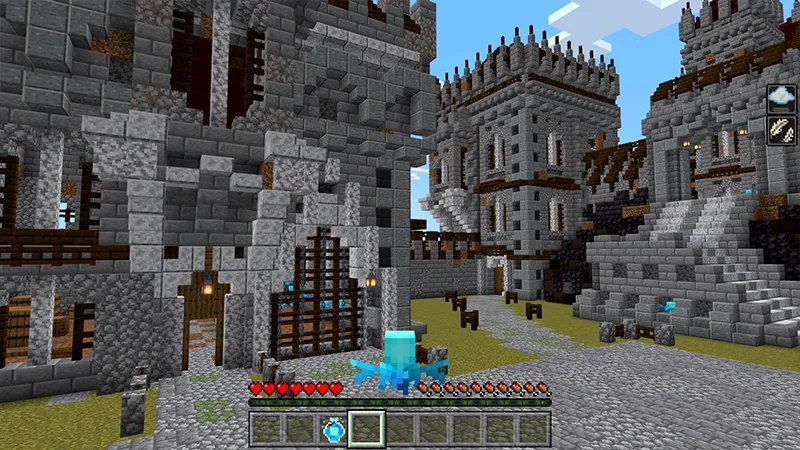
Task: Click the highlighted selected hotbar slot
Action: [x=366, y=429]
